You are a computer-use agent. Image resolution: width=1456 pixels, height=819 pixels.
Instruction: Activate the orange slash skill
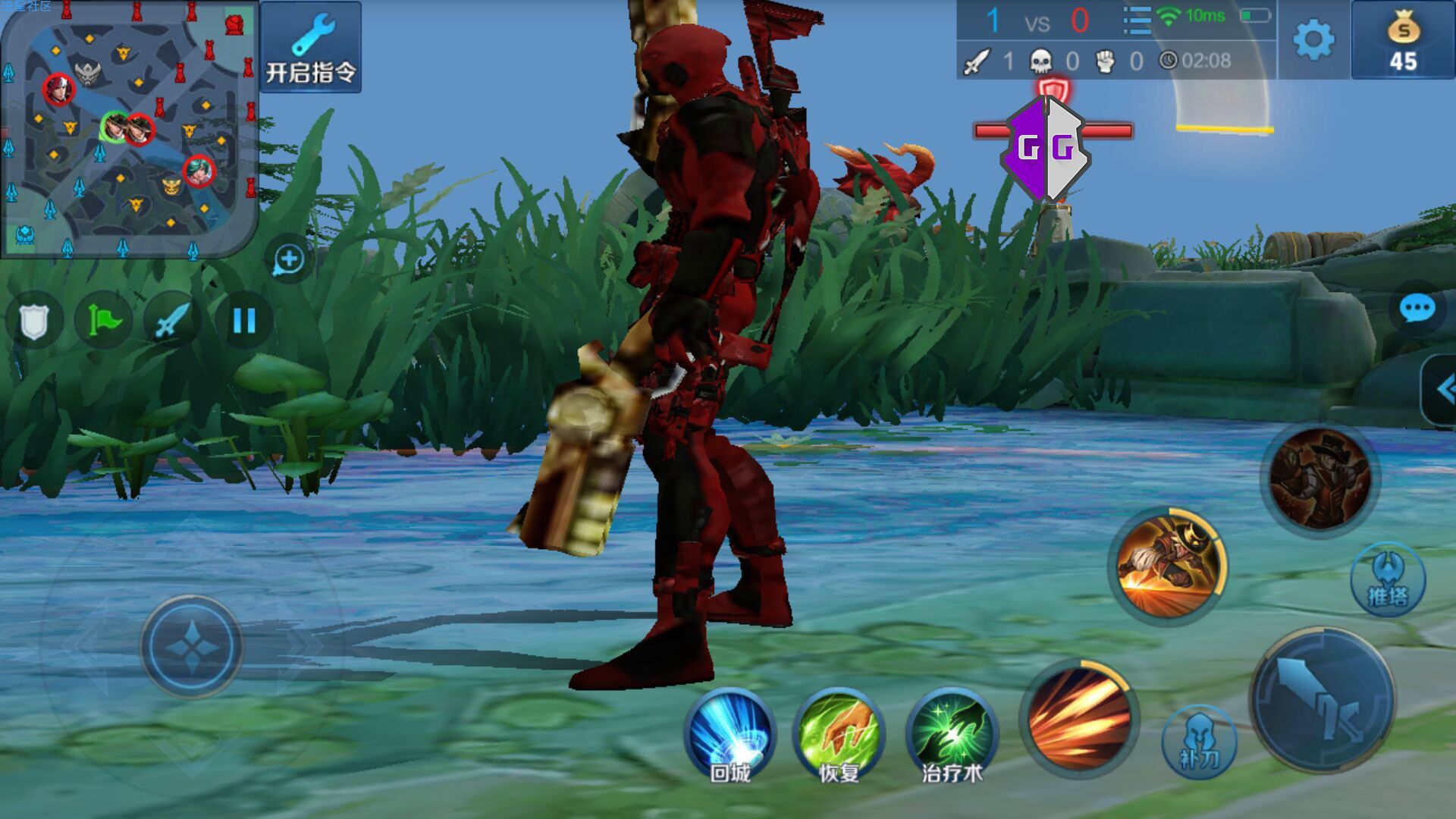coord(1079,718)
